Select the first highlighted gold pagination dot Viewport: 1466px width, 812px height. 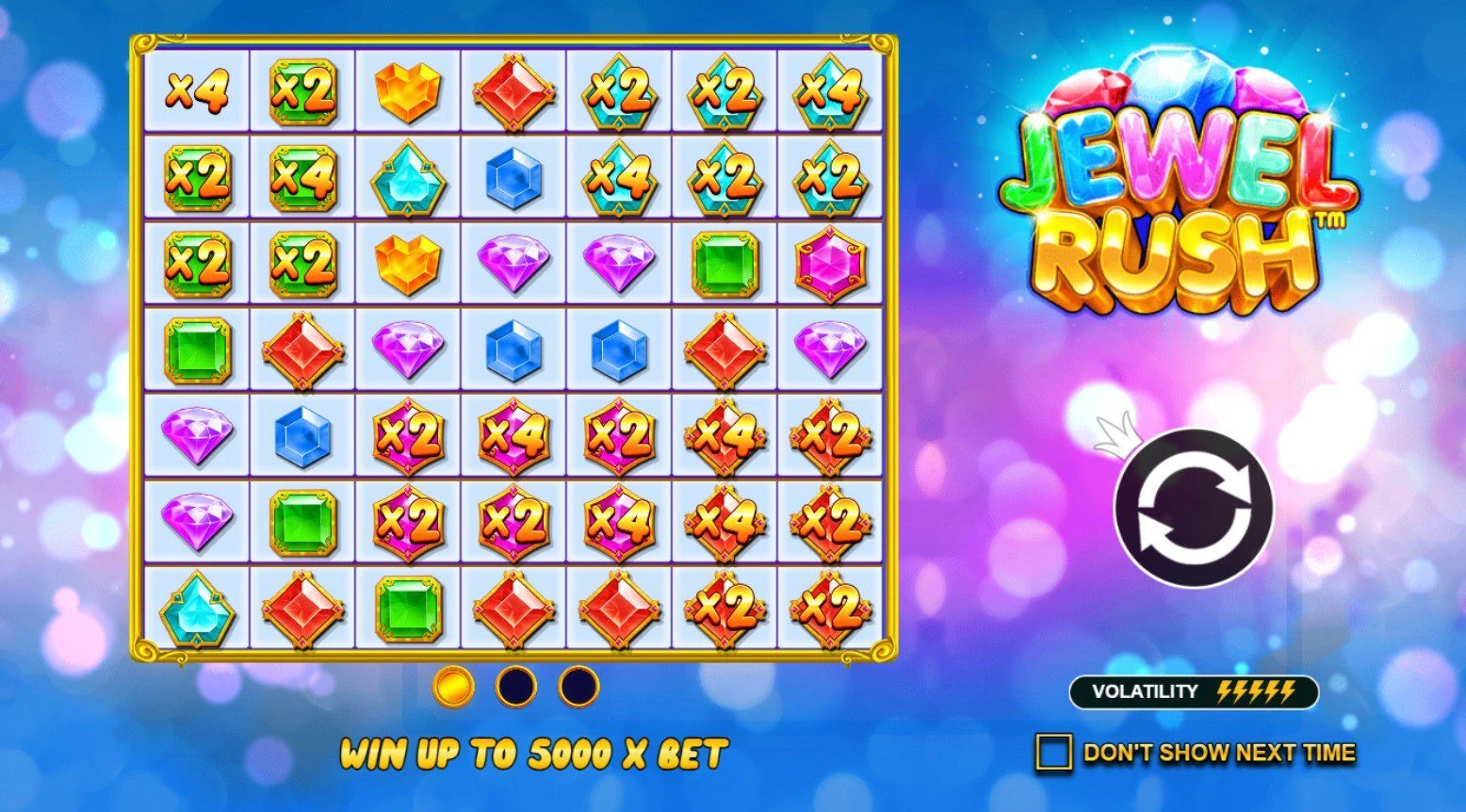pyautogui.click(x=455, y=688)
